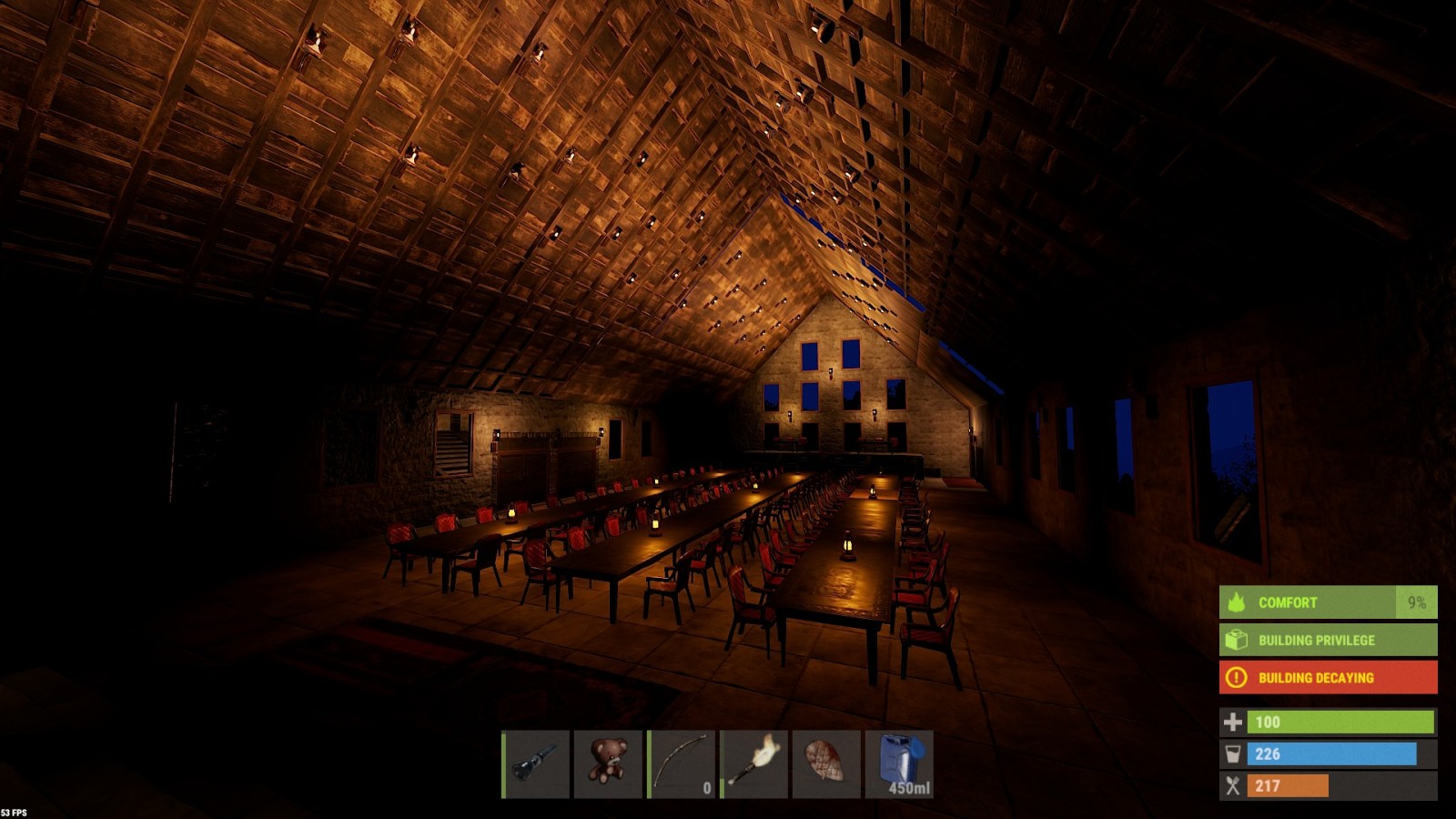Click the Comfort status indicator

(x=1328, y=602)
